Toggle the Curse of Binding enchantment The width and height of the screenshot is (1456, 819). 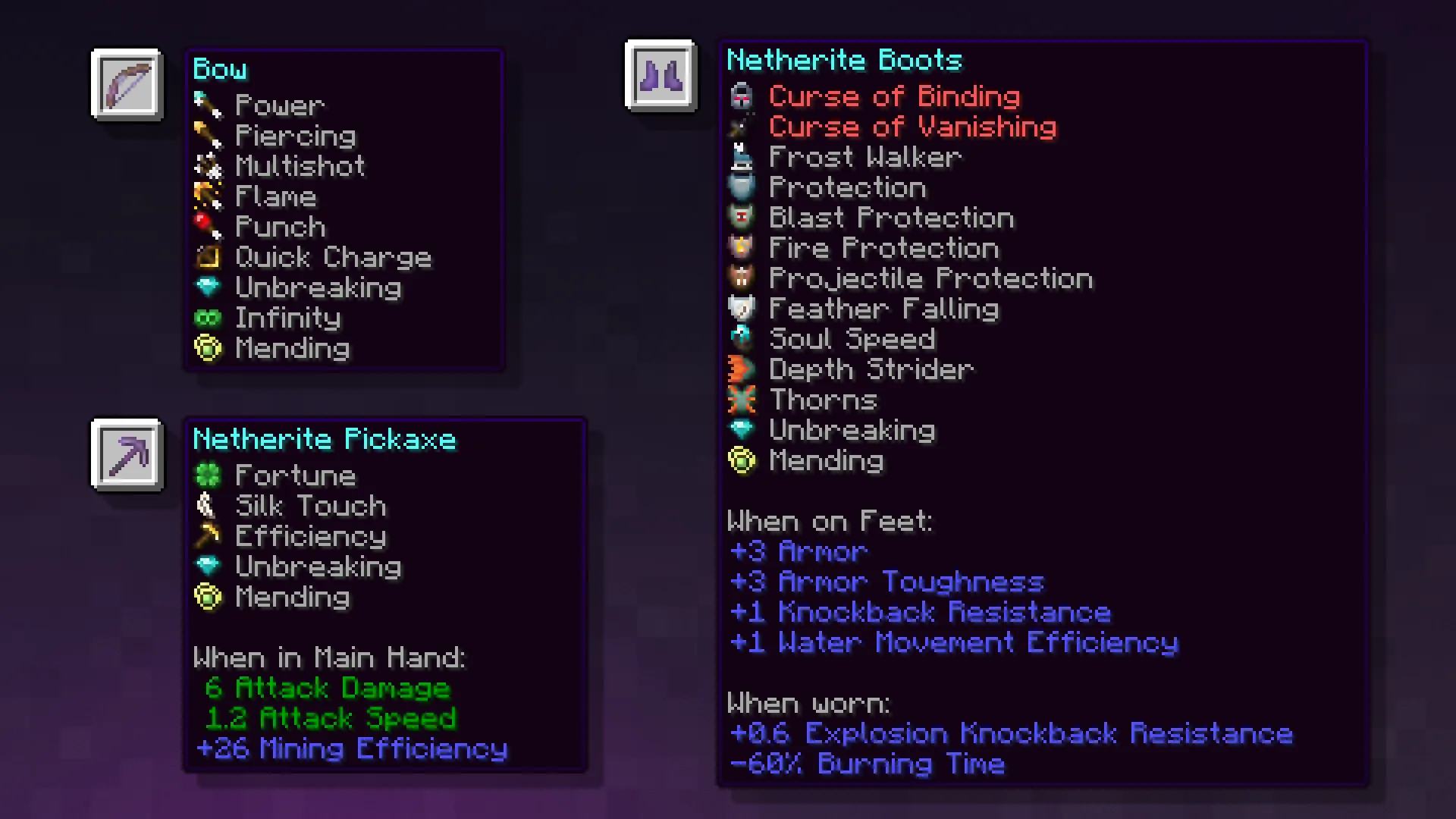[894, 96]
